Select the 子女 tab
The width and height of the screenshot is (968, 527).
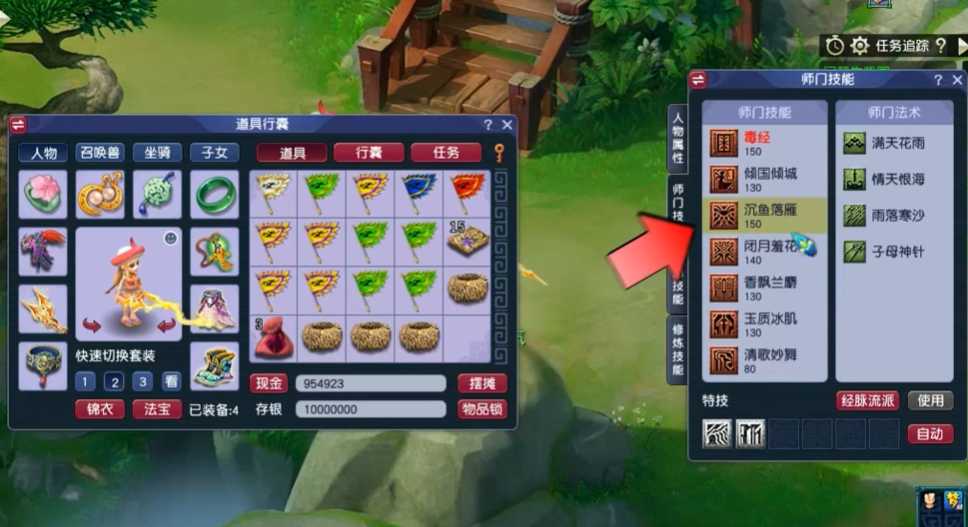[214, 153]
